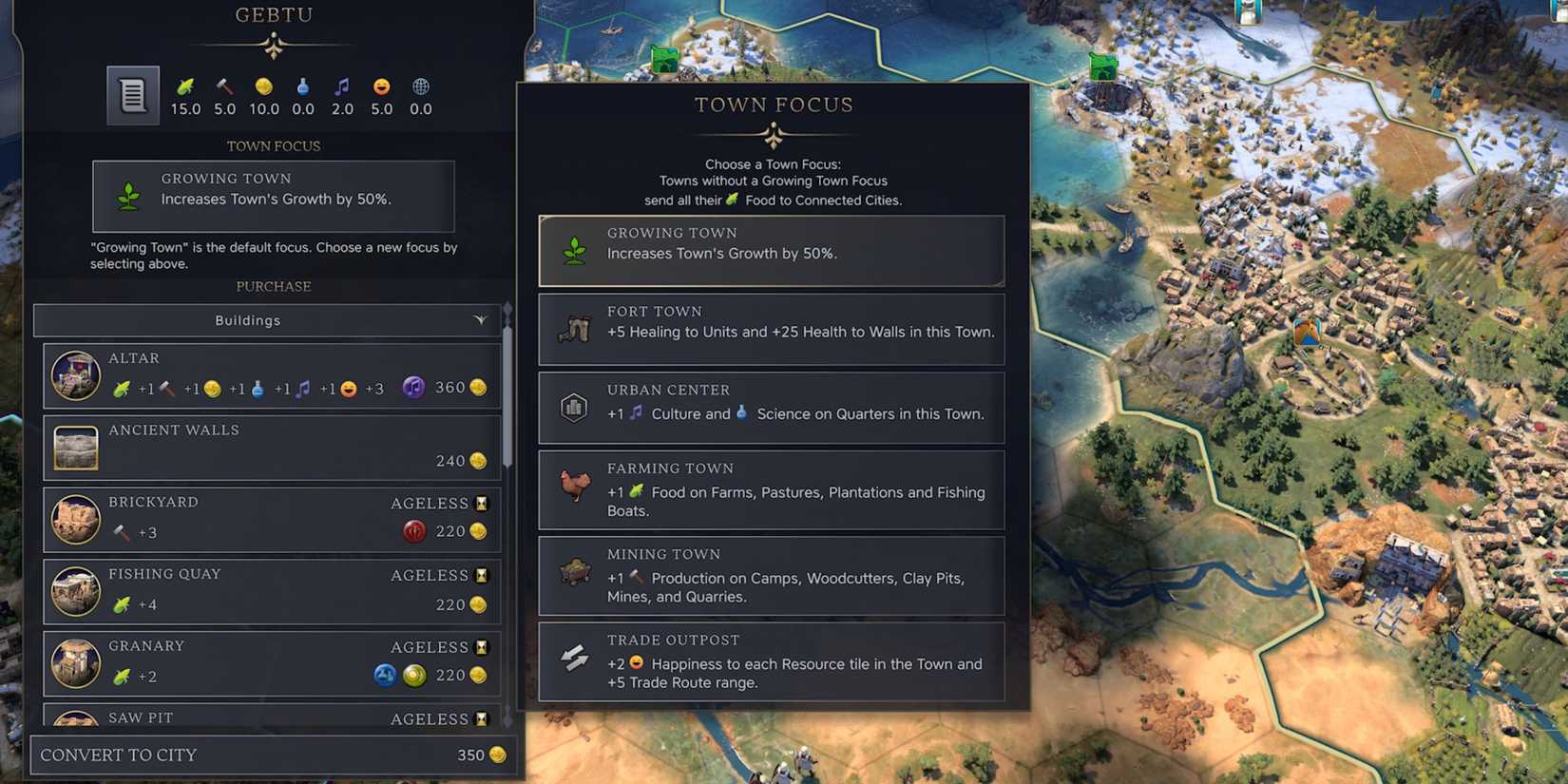Image resolution: width=1568 pixels, height=784 pixels.
Task: Click the Convert to City button
Action: (x=273, y=755)
